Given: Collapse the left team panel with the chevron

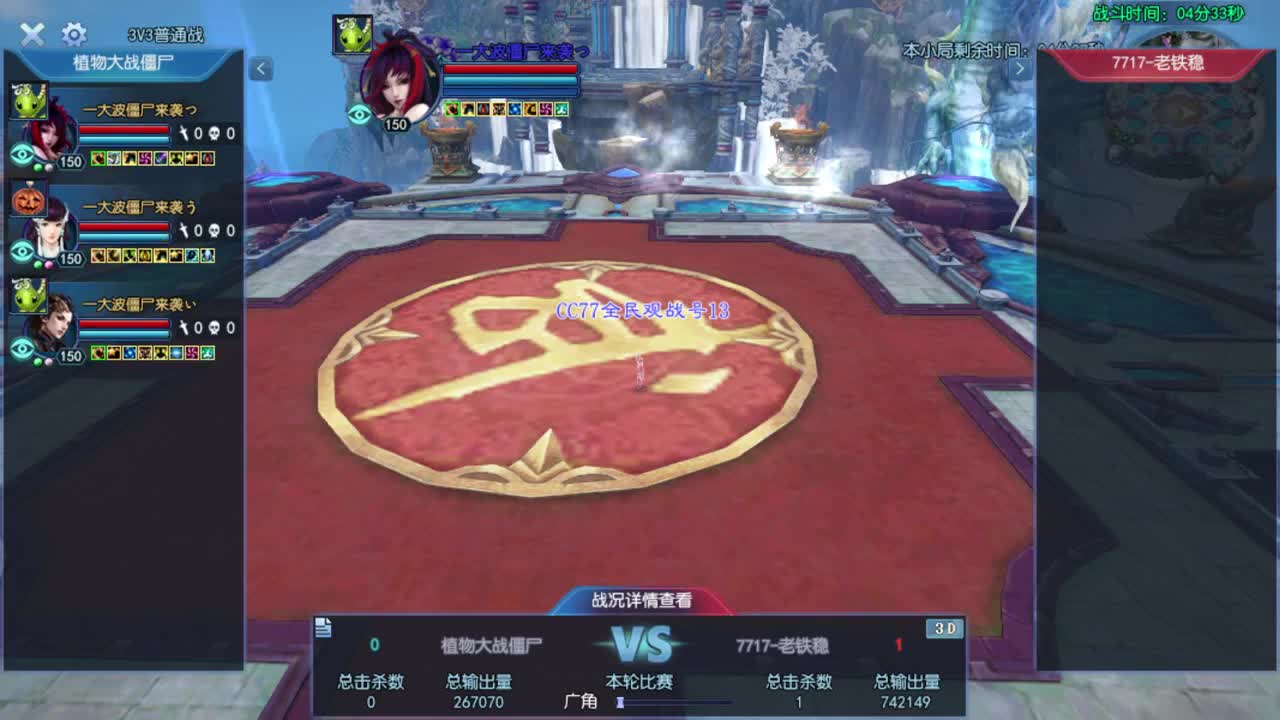Looking at the screenshot, I should 259,69.
